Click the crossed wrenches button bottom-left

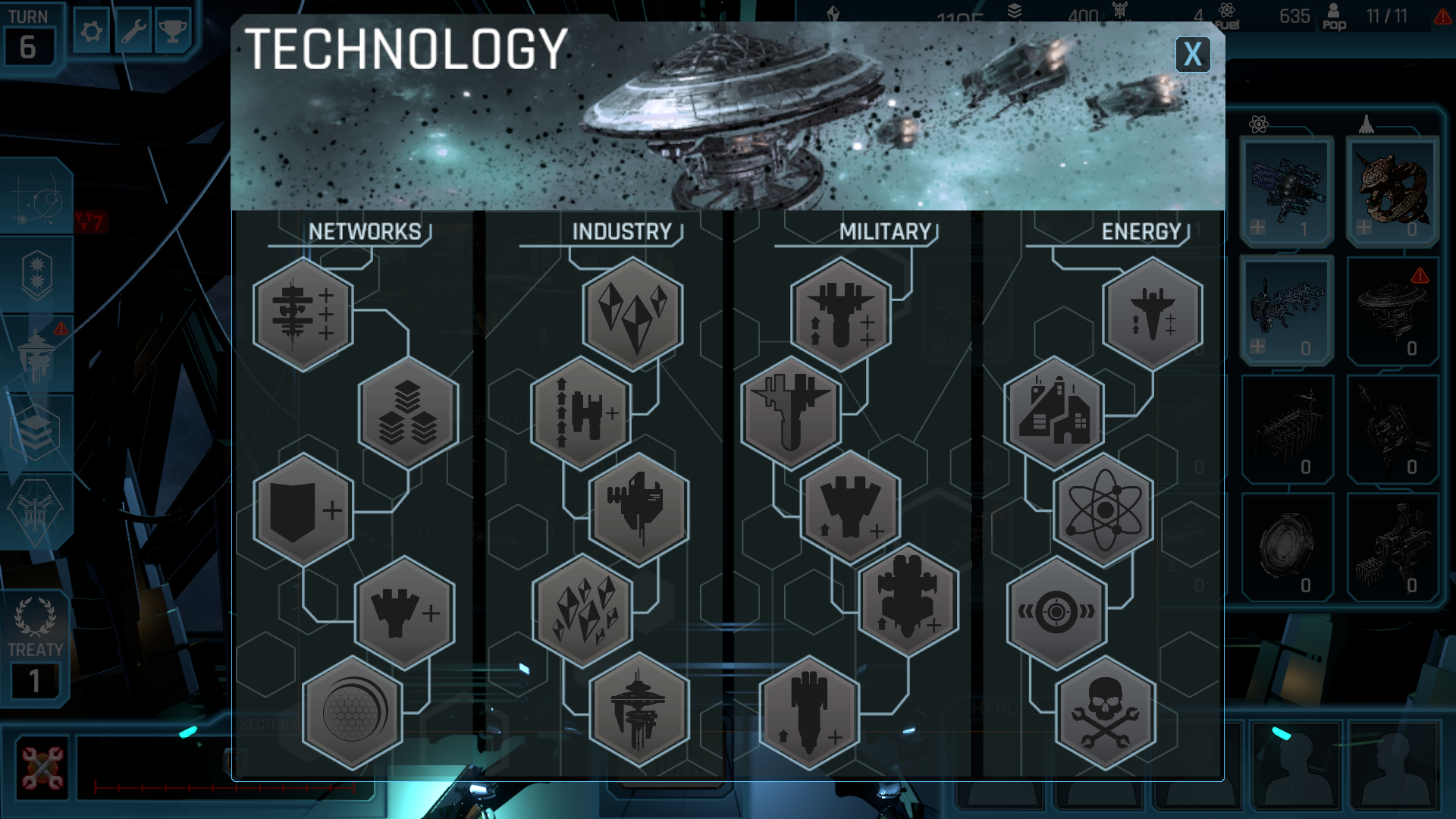click(42, 767)
